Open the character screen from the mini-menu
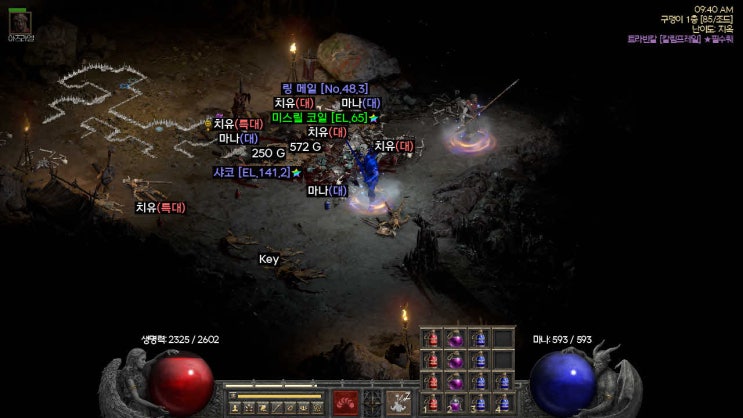 click(x=236, y=408)
